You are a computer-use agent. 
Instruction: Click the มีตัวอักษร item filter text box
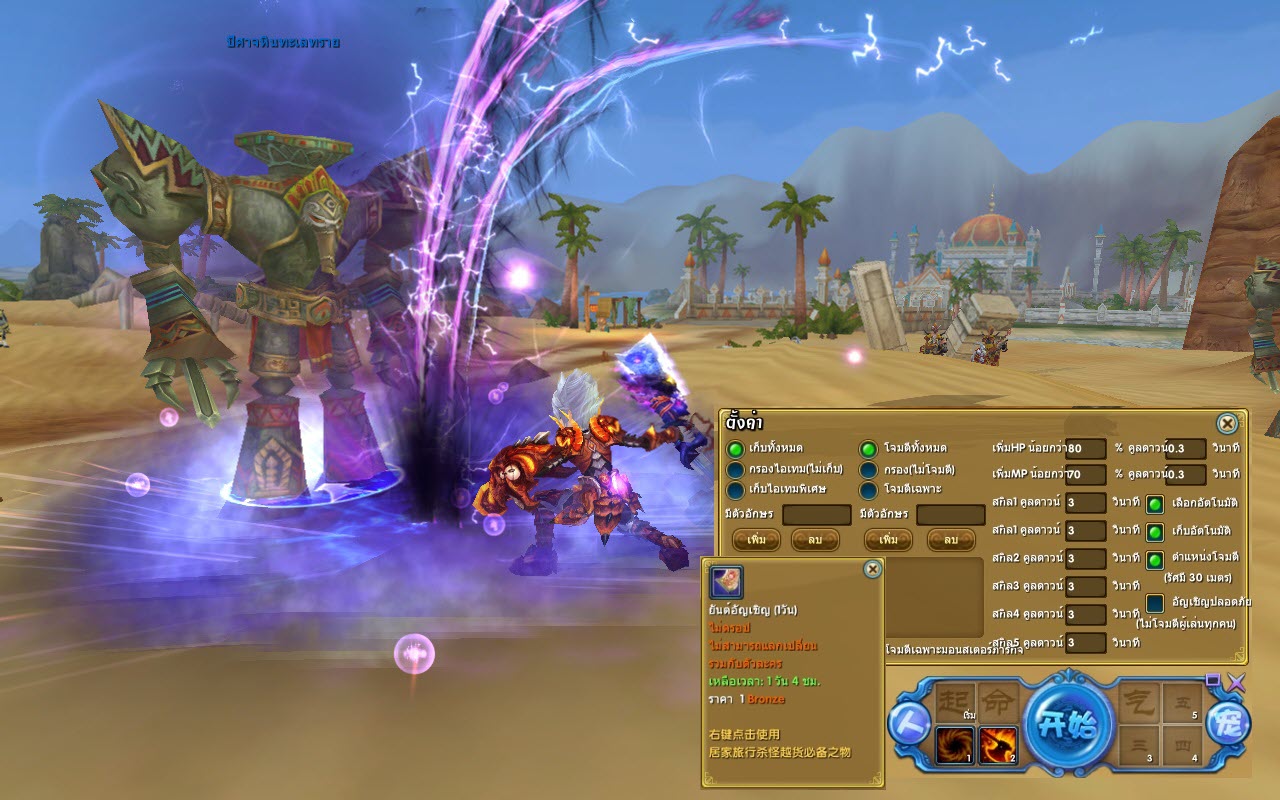pyautogui.click(x=815, y=515)
